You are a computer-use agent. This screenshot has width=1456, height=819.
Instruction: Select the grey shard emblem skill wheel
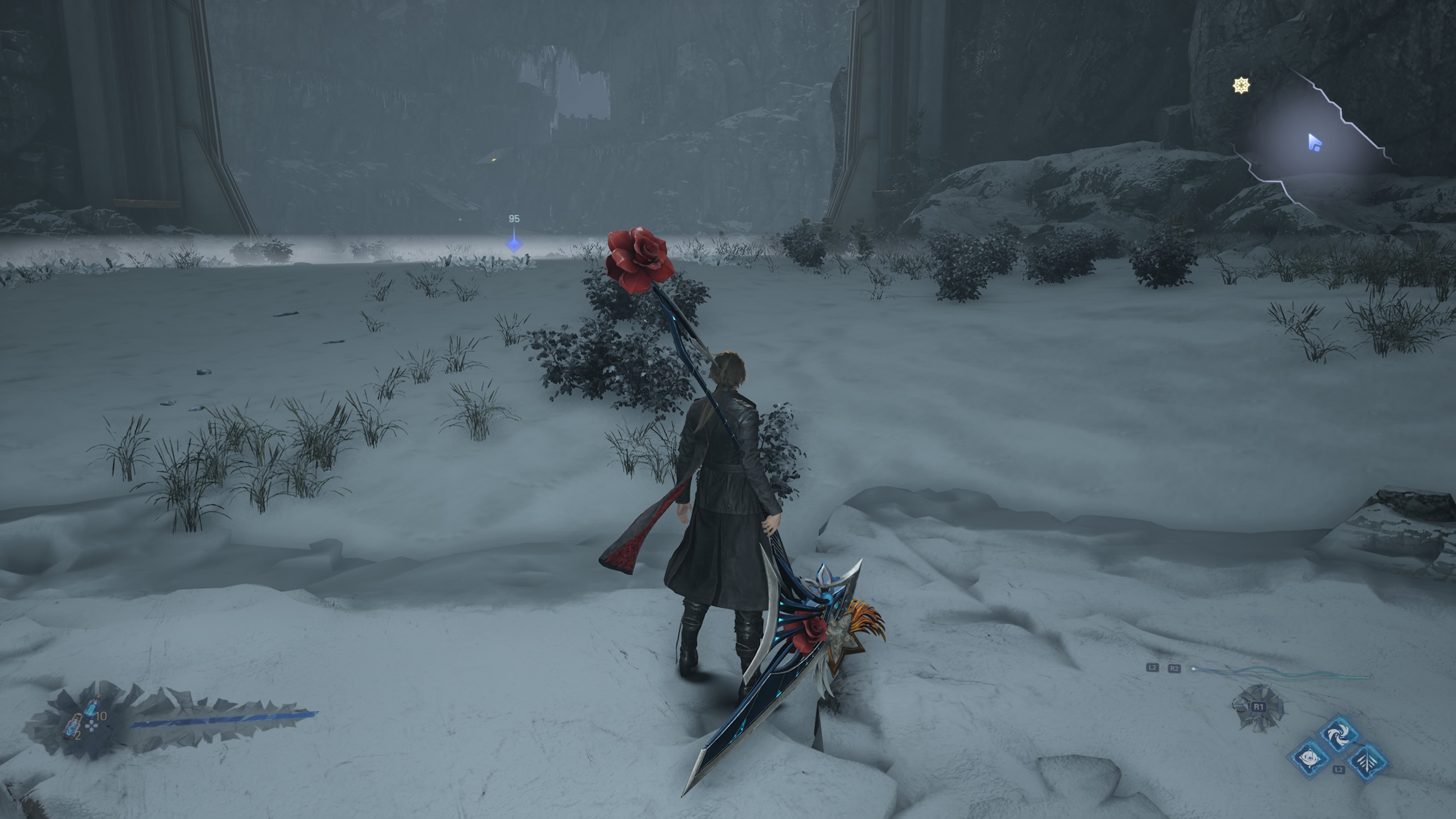[x=1258, y=708]
